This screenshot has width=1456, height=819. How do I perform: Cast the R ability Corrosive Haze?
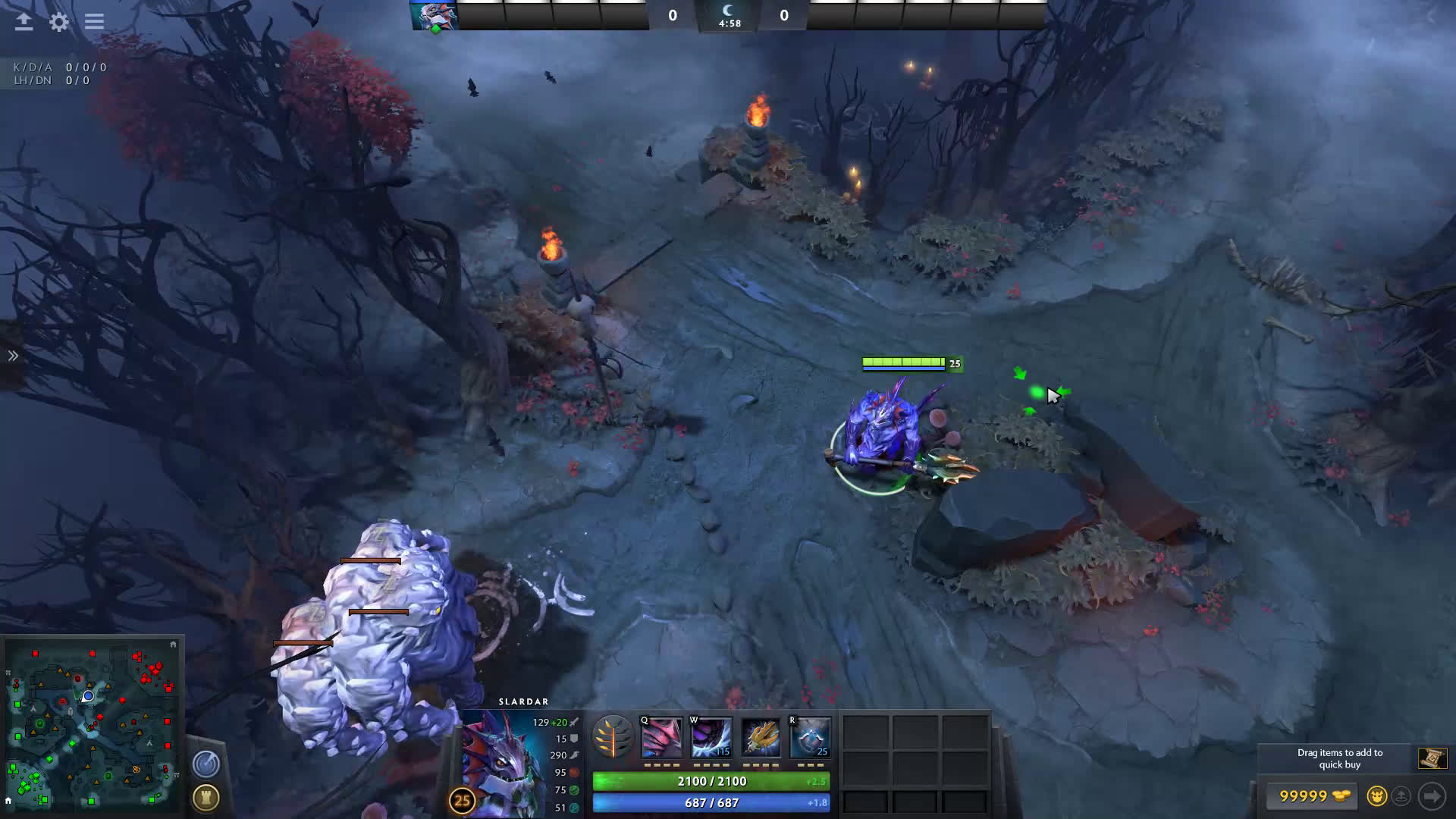point(810,737)
